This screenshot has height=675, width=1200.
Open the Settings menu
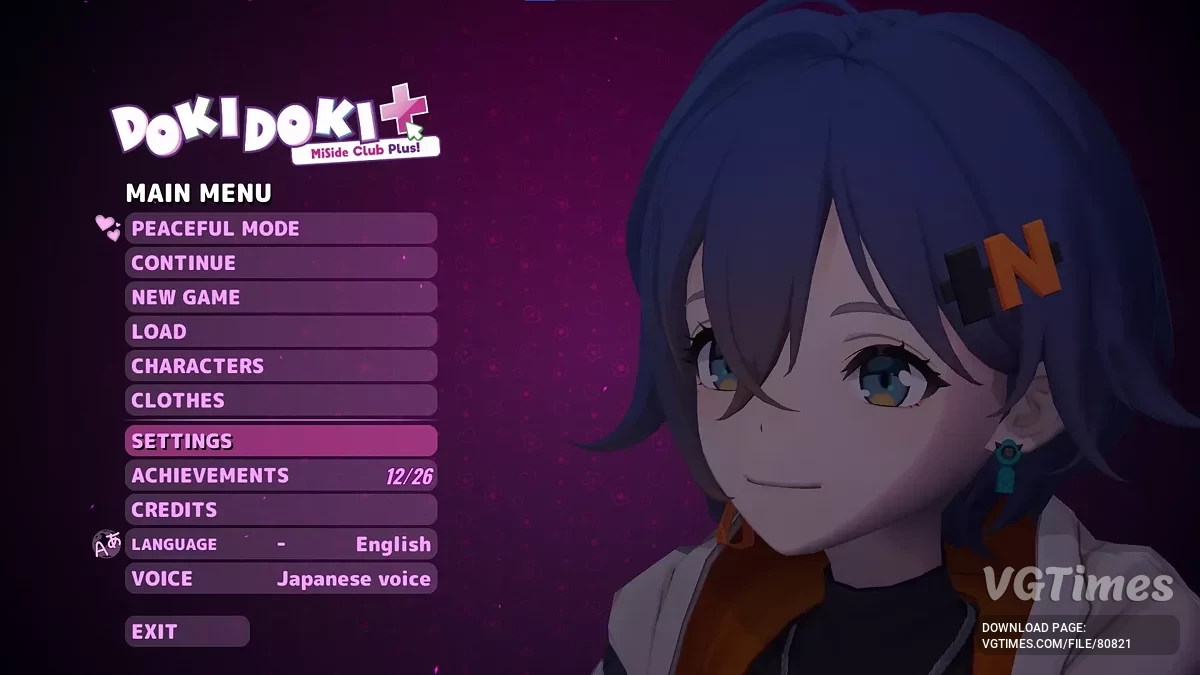281,441
